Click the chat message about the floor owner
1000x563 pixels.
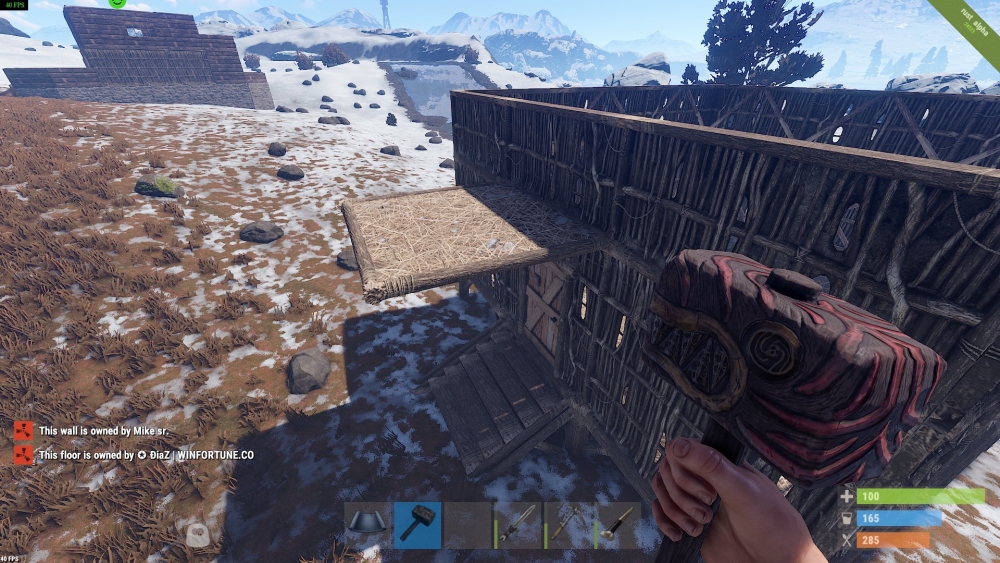point(146,455)
